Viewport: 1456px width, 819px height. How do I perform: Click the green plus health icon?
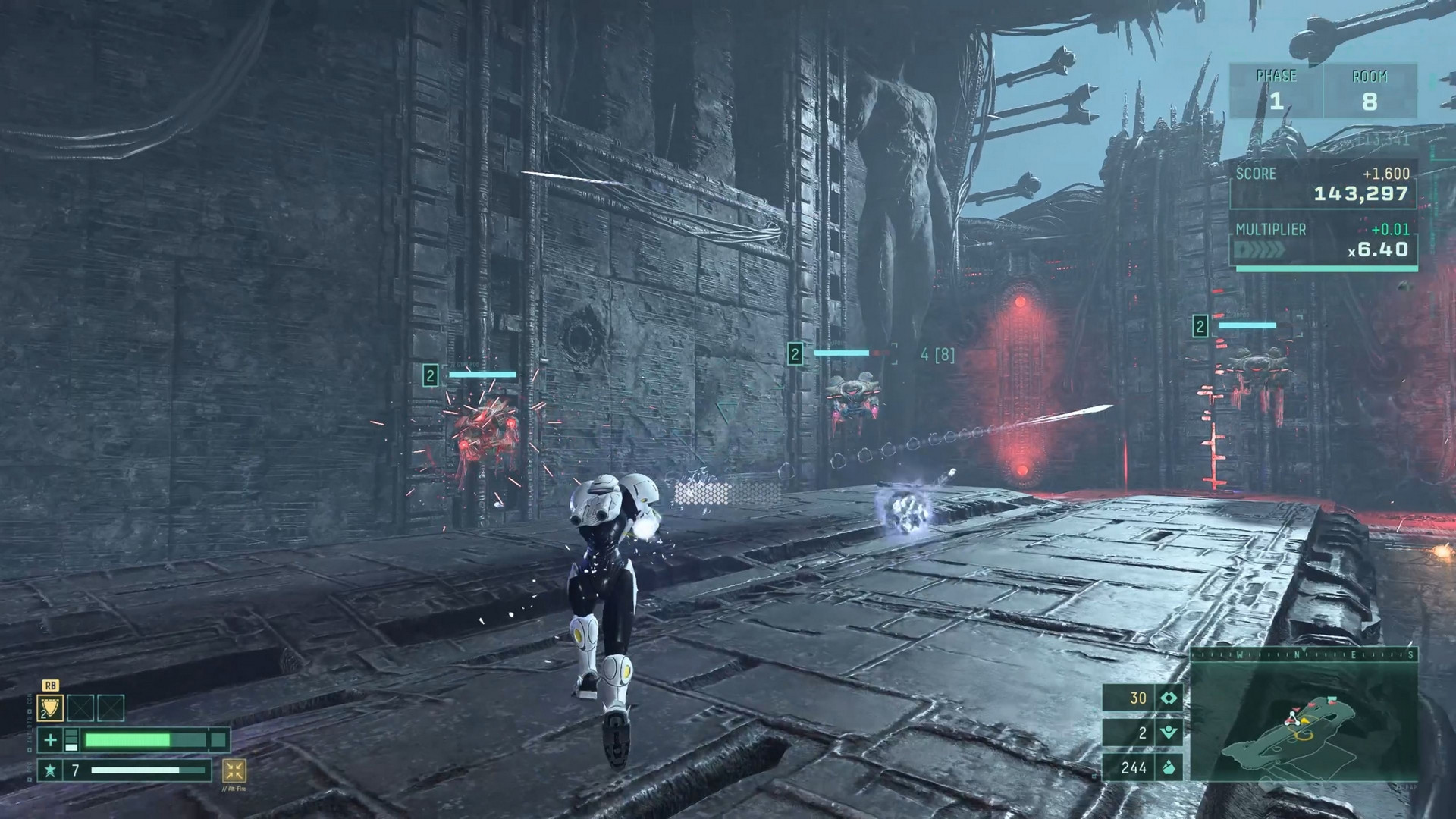[x=50, y=740]
